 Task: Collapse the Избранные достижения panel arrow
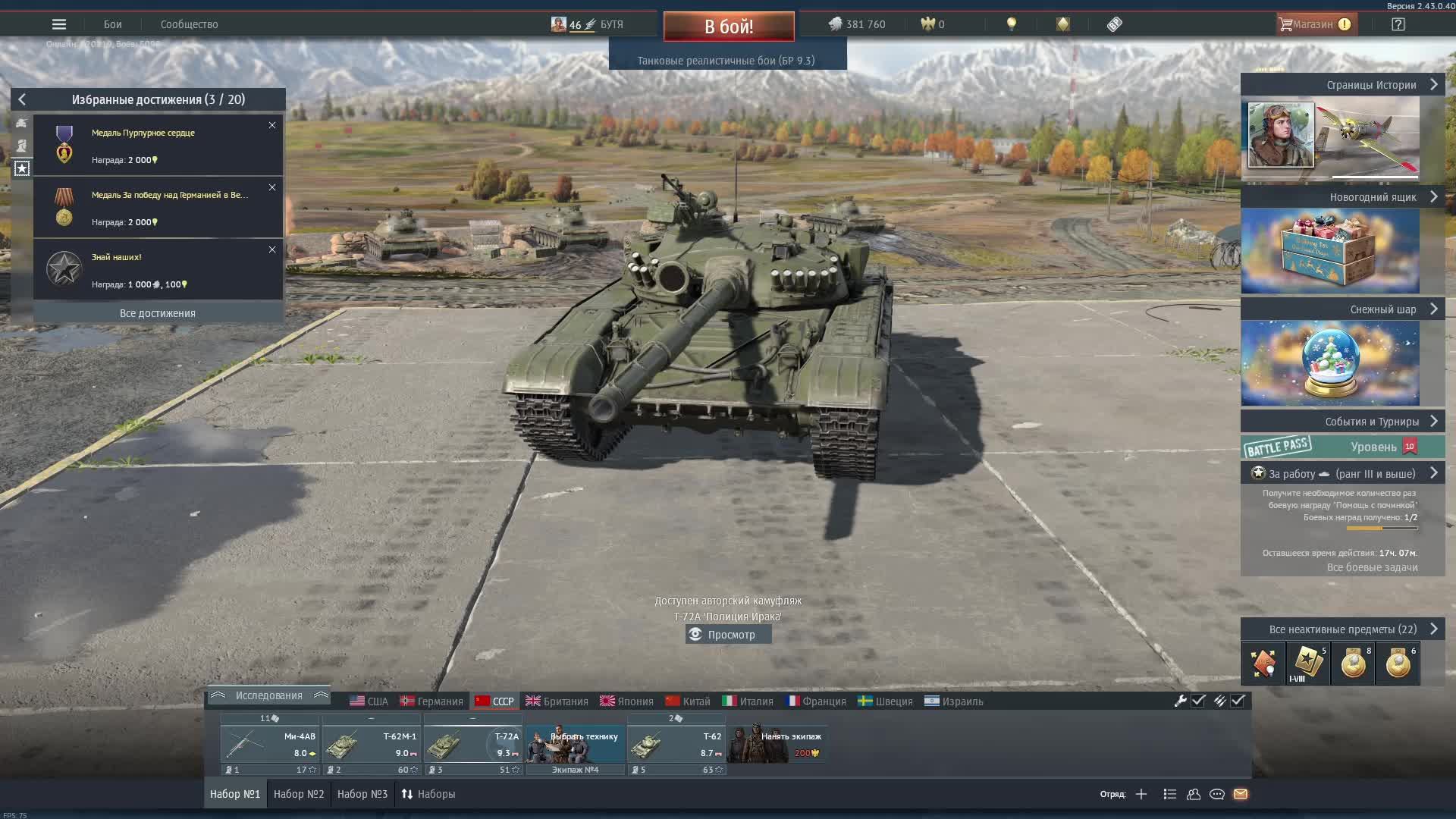(x=22, y=99)
